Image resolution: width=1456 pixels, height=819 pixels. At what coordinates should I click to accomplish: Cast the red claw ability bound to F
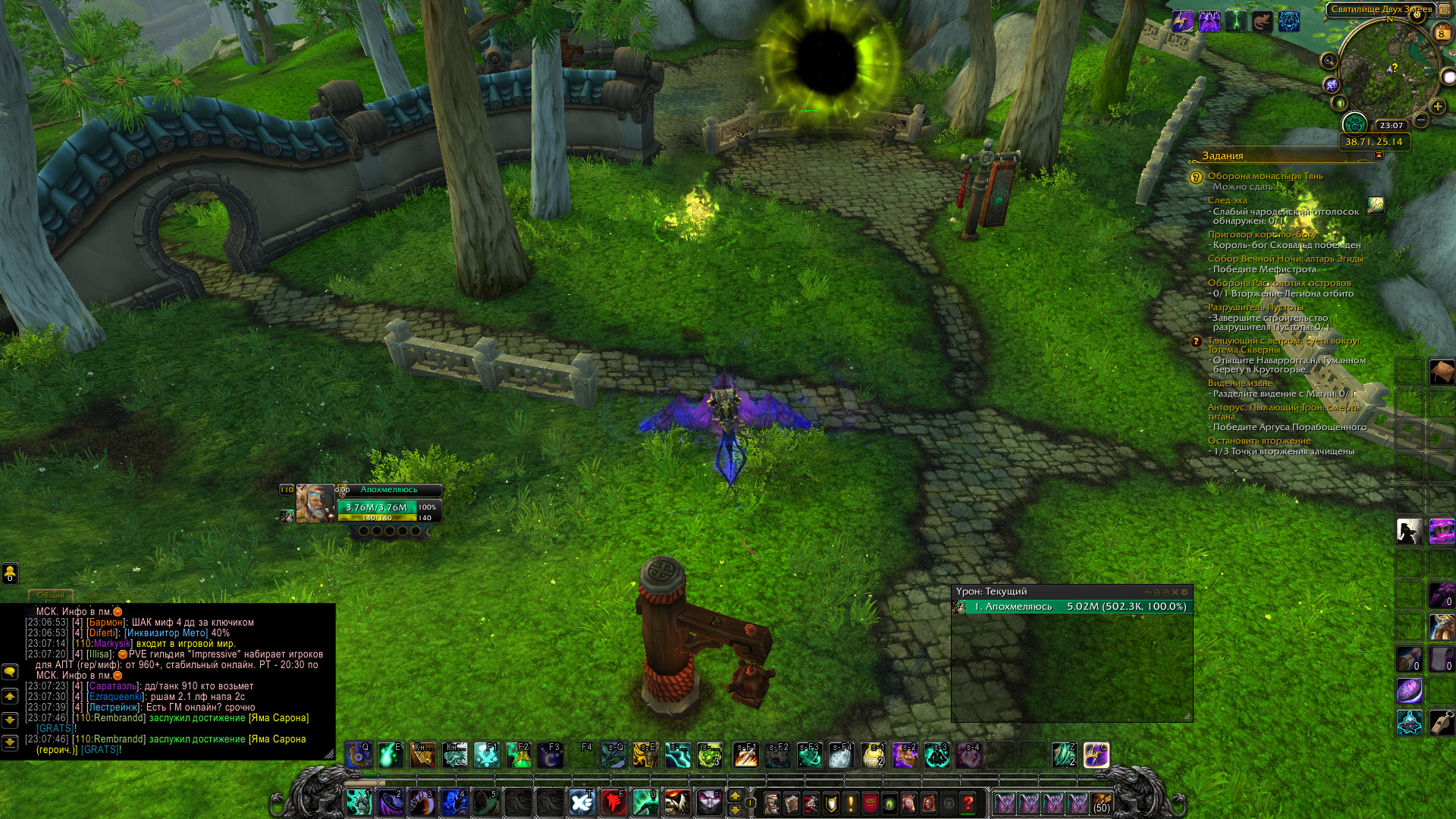pos(613,802)
